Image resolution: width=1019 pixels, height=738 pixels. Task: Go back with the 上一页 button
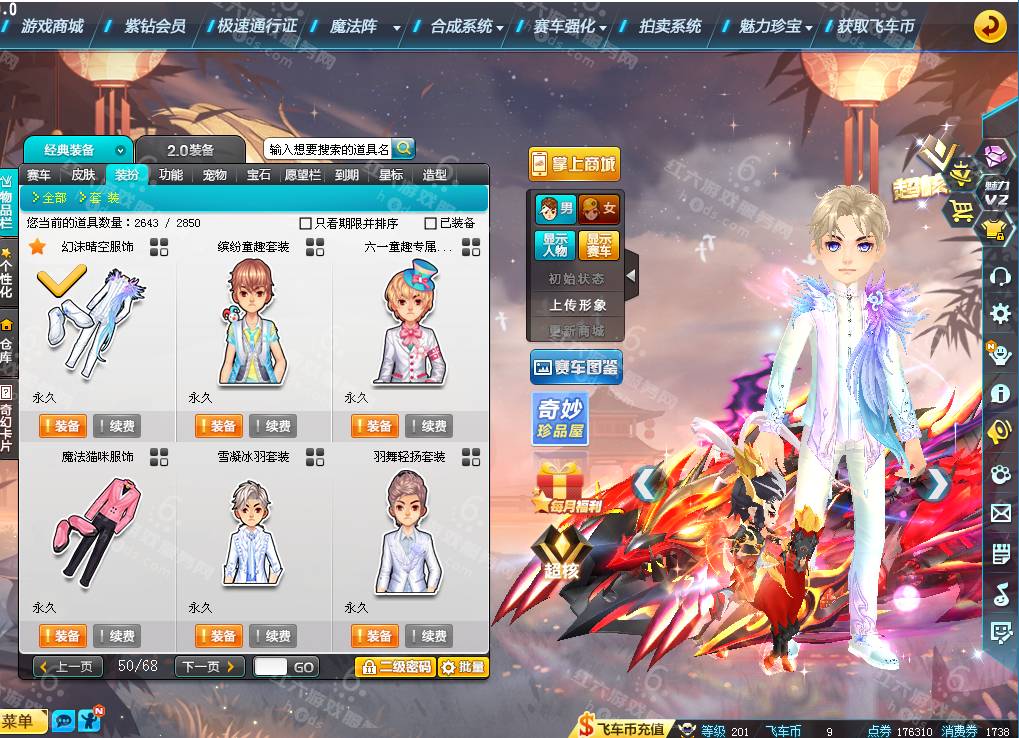(67, 666)
